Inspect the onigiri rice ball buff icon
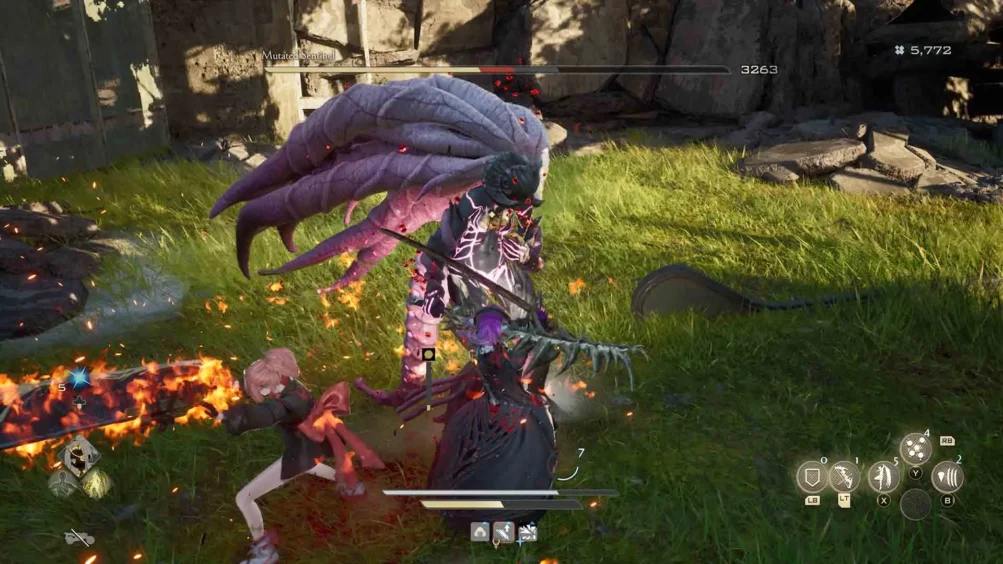This screenshot has width=1003, height=564. [480, 532]
